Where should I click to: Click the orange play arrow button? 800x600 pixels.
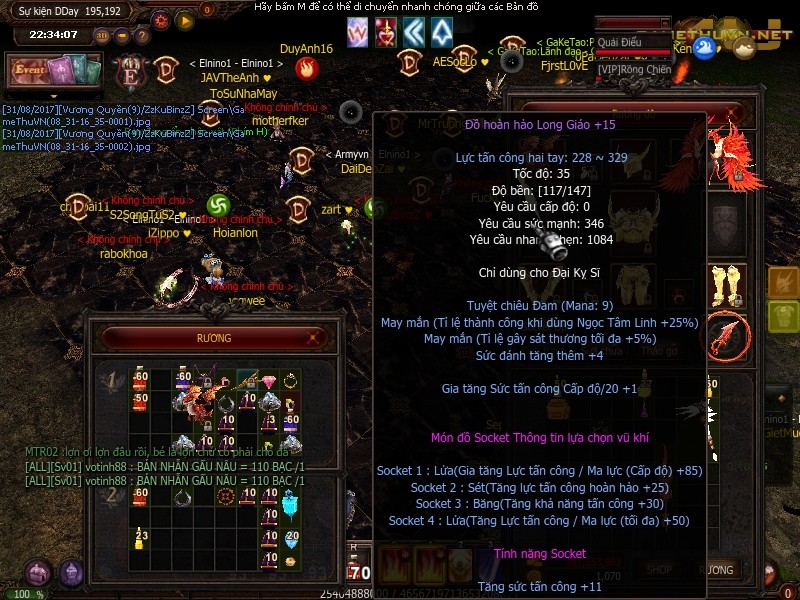(184, 20)
